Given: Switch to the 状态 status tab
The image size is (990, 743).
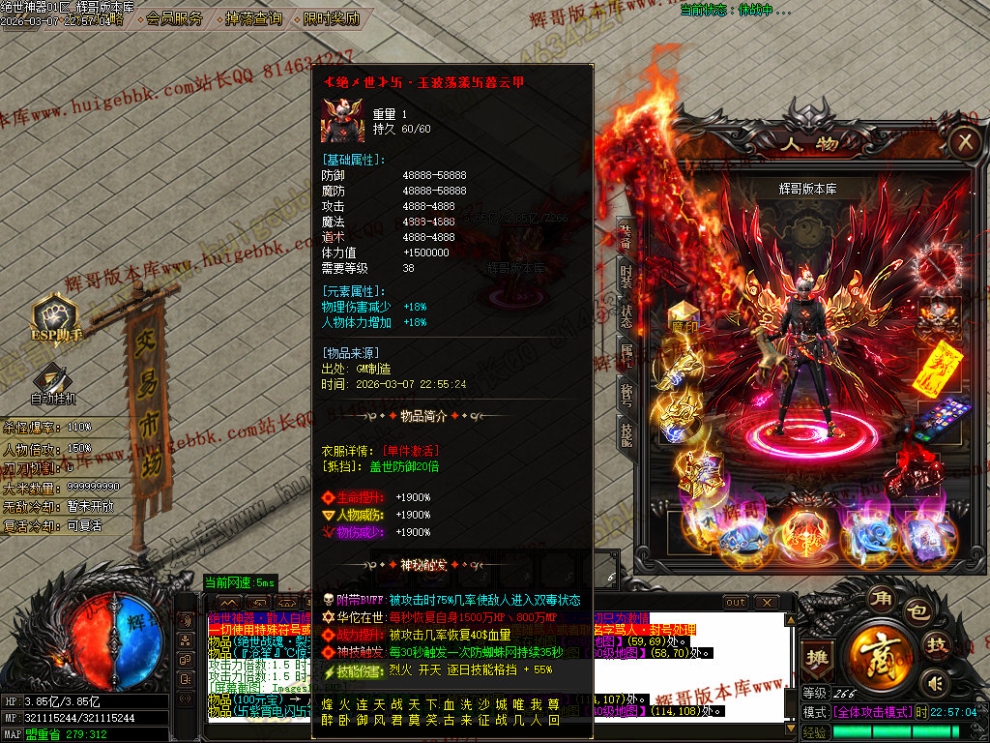Looking at the screenshot, I should [x=625, y=316].
